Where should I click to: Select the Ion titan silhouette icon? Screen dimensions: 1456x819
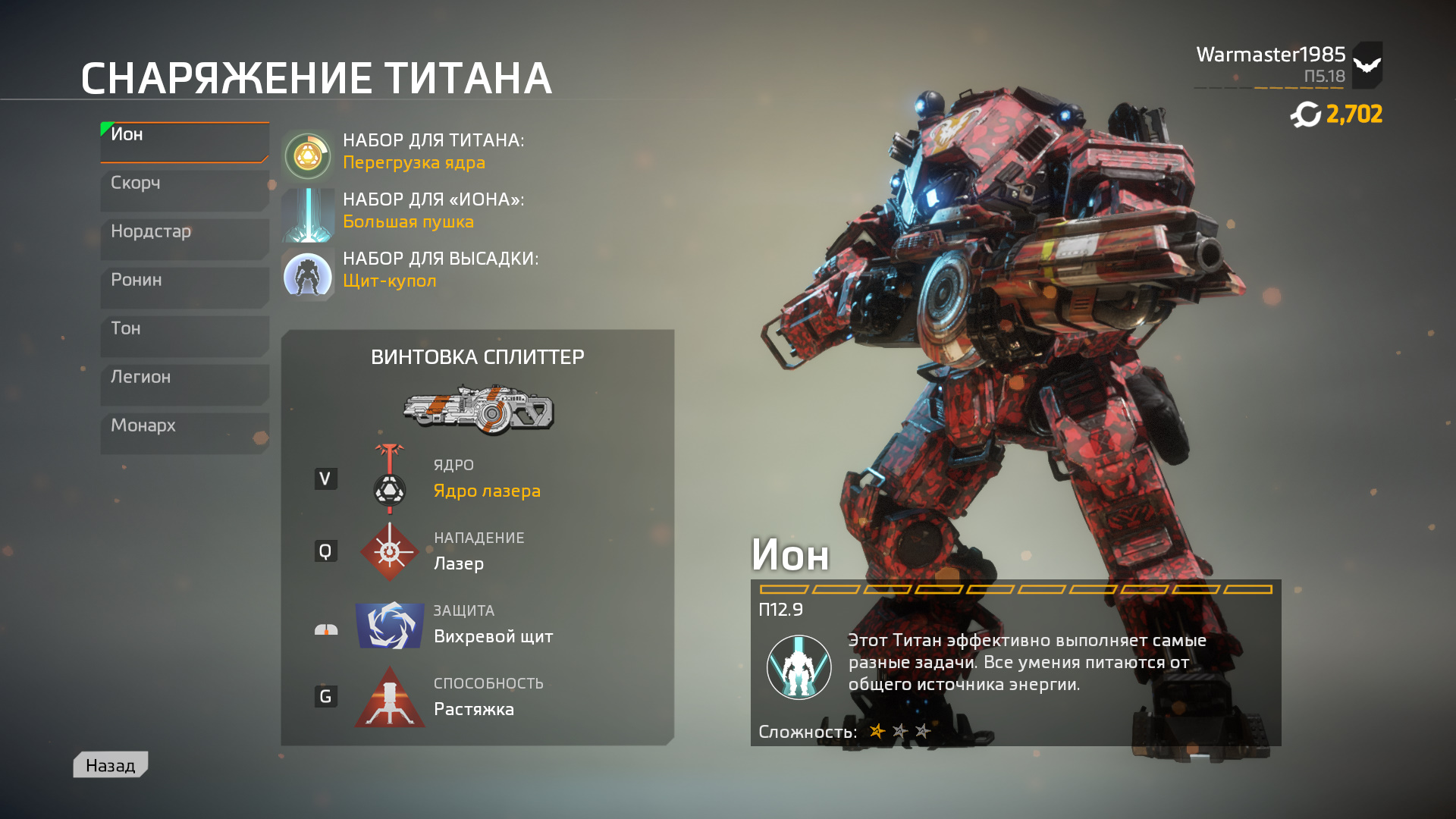pos(798,667)
